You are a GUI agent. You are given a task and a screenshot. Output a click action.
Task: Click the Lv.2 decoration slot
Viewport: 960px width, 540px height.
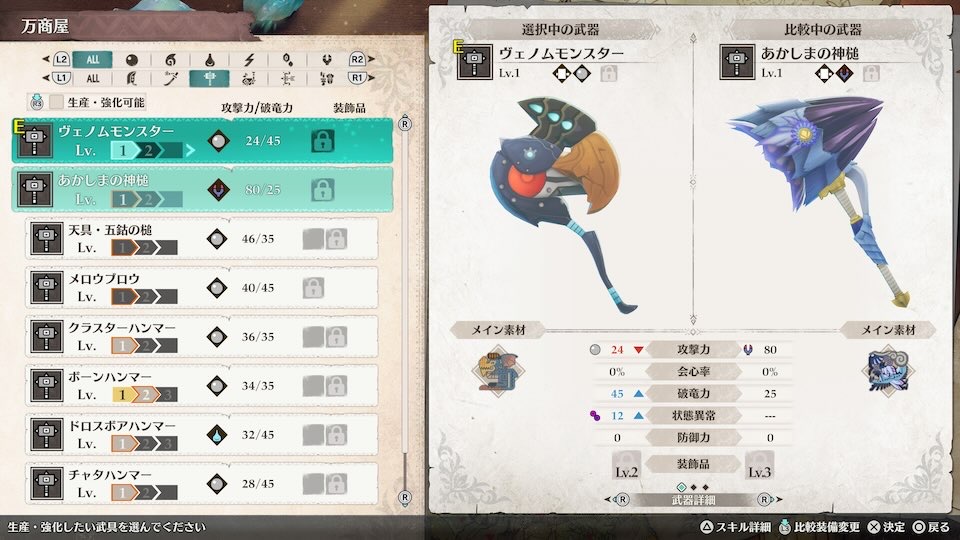pyautogui.click(x=626, y=464)
